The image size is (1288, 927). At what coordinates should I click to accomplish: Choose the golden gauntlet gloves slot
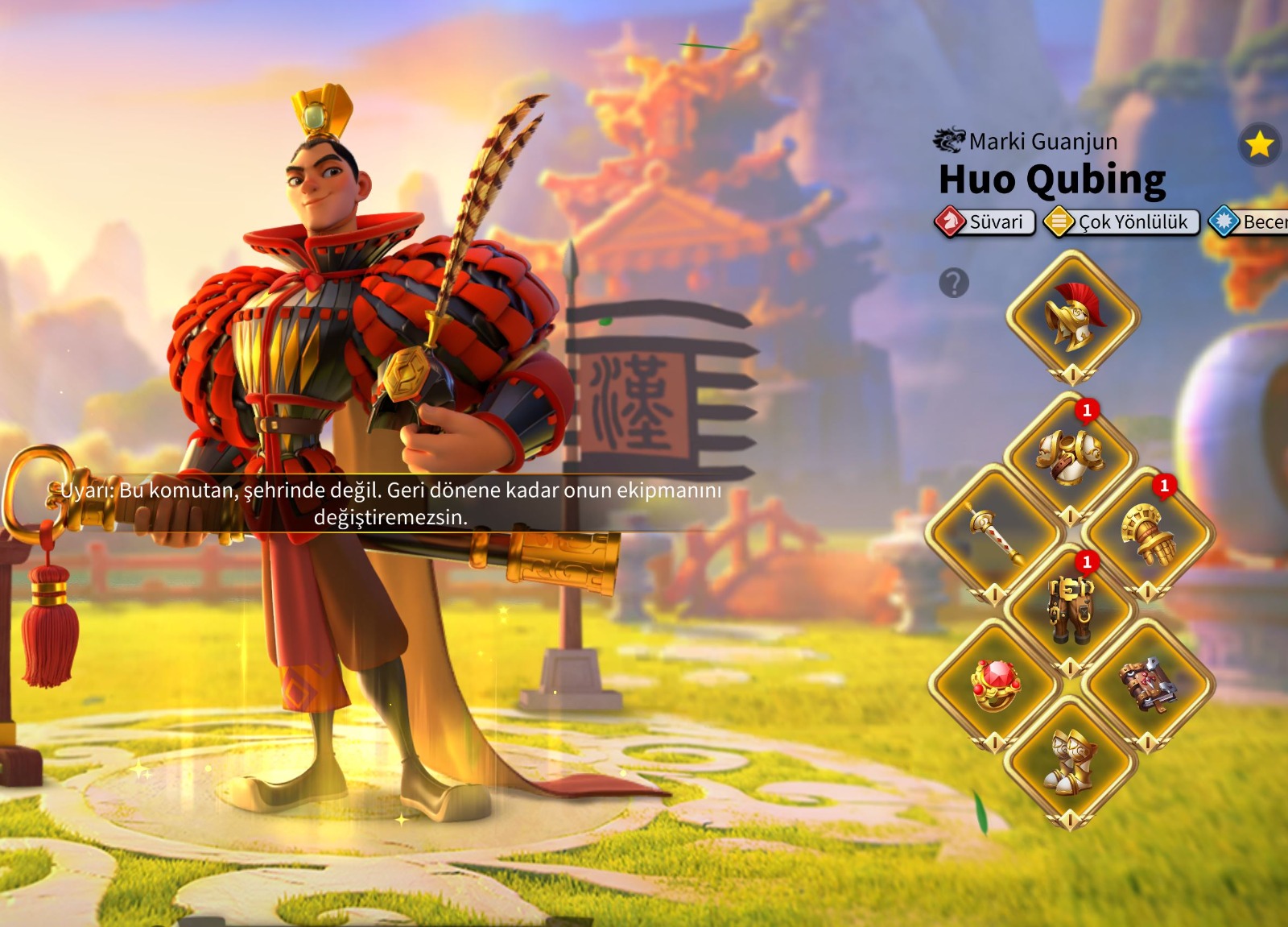coord(1148,532)
